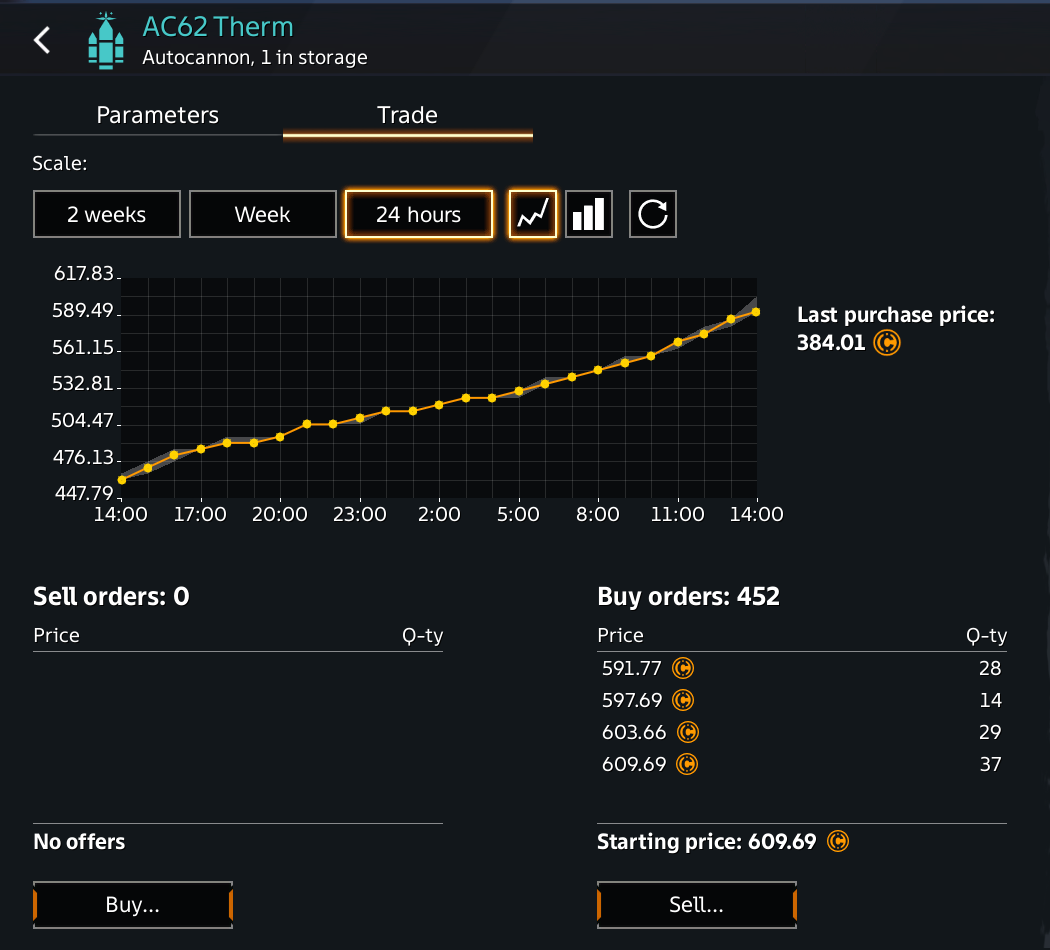The width and height of the screenshot is (1050, 950).
Task: Select the 24 hours scale
Action: click(x=418, y=214)
